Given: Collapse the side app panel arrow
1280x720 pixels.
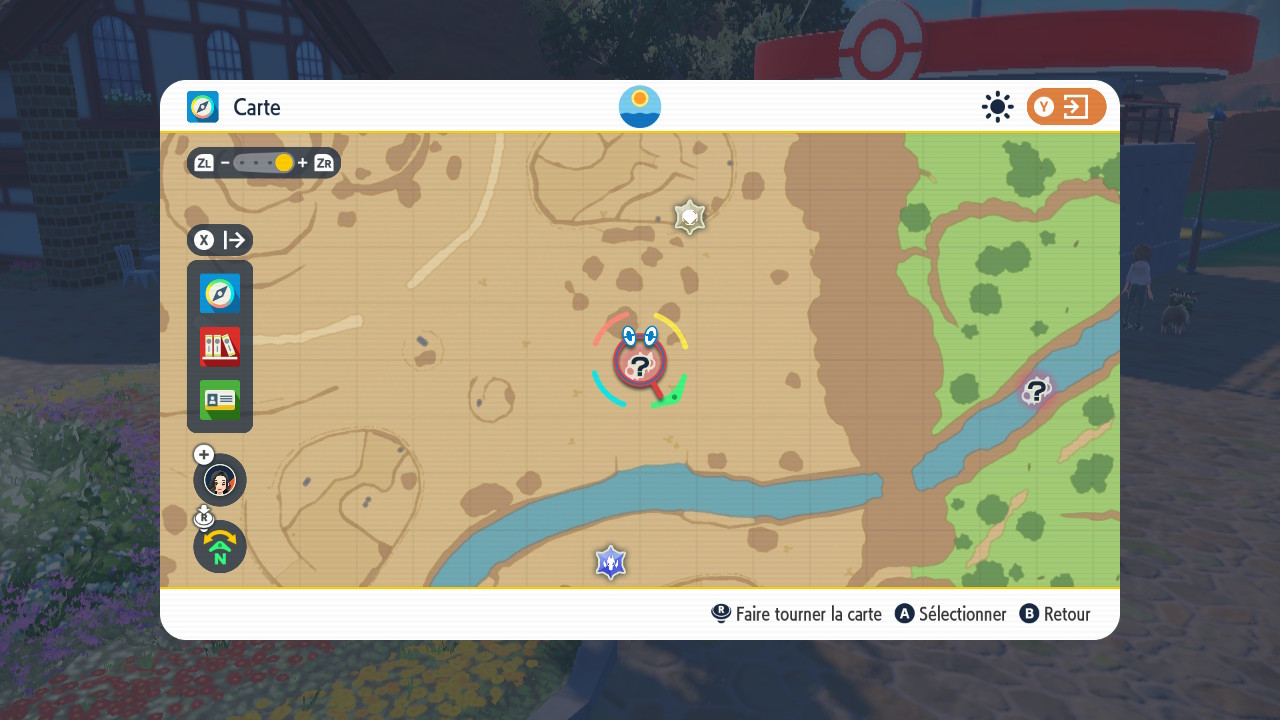Looking at the screenshot, I should coord(220,240).
